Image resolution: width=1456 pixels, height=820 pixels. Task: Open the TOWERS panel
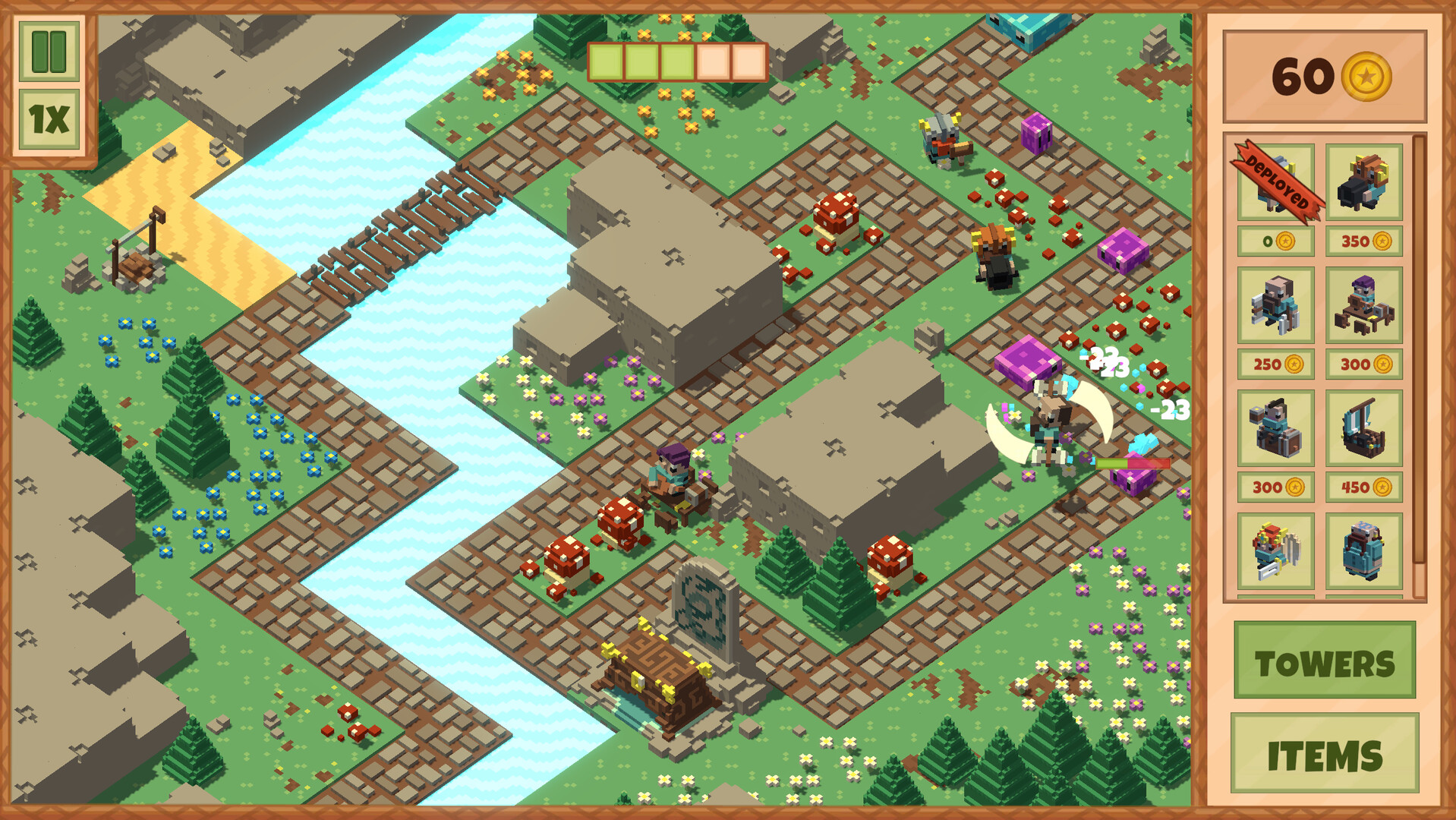(1326, 662)
